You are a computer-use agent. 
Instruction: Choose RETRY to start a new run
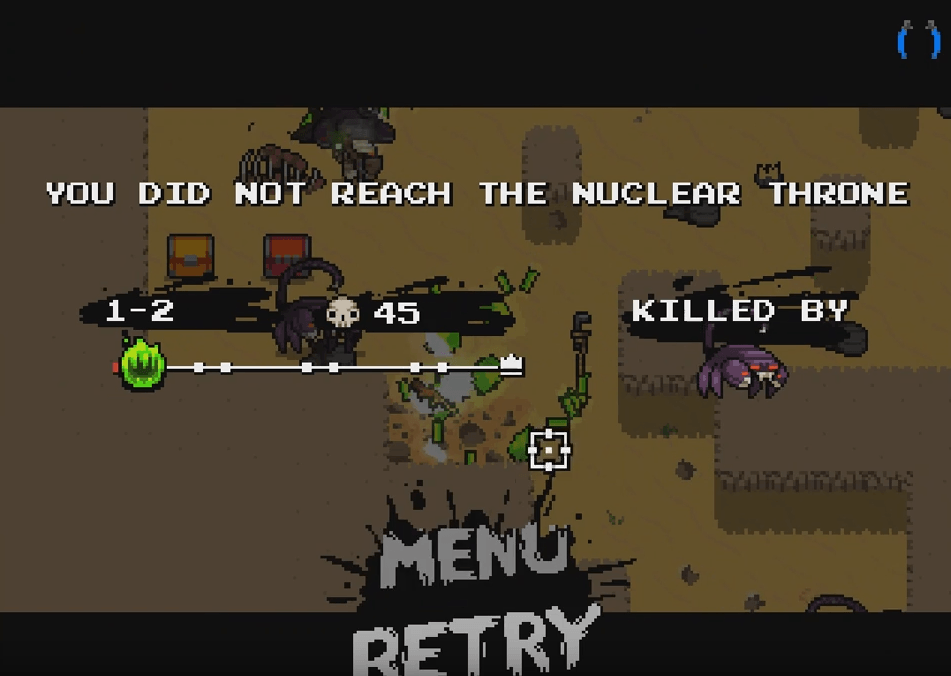478,641
